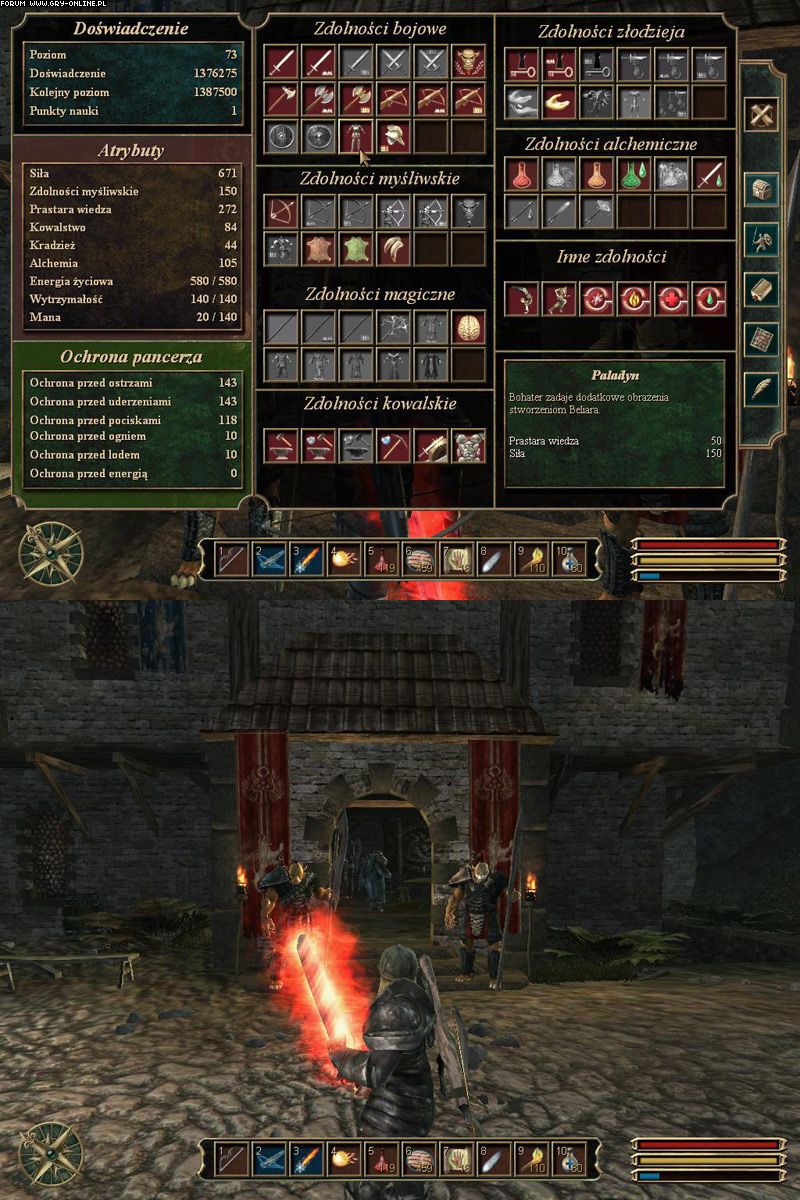The image size is (800, 1200).
Task: Open the treasure chest inventory tab
Action: 764,187
